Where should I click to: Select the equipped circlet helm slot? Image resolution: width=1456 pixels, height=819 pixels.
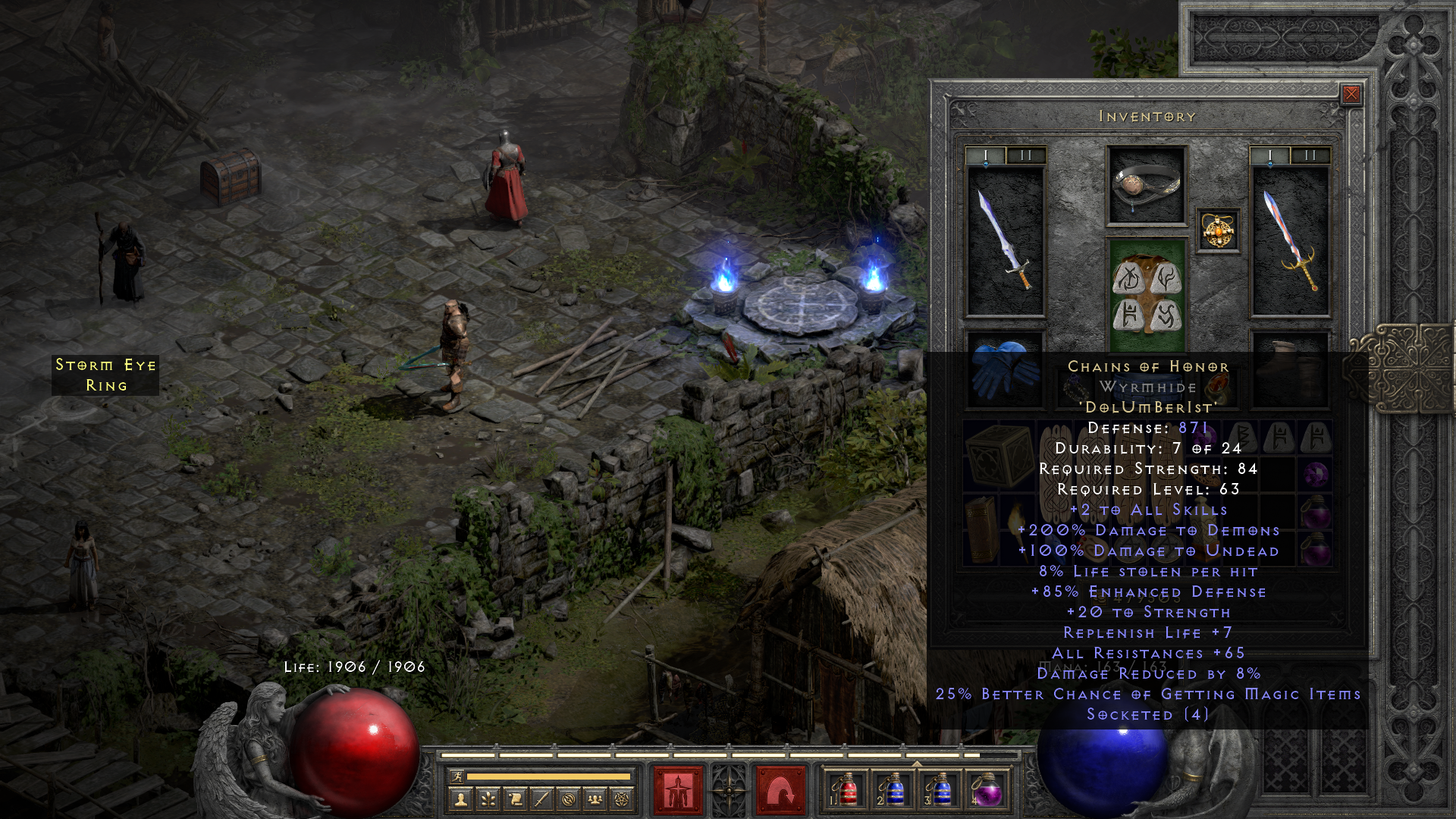1146,185
